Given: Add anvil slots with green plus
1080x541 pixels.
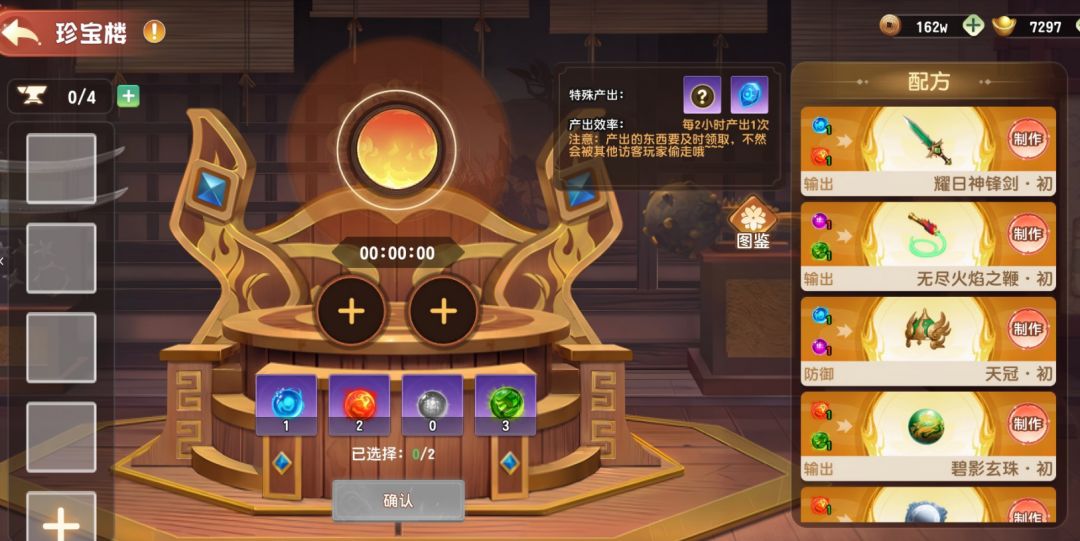Looking at the screenshot, I should (128, 97).
